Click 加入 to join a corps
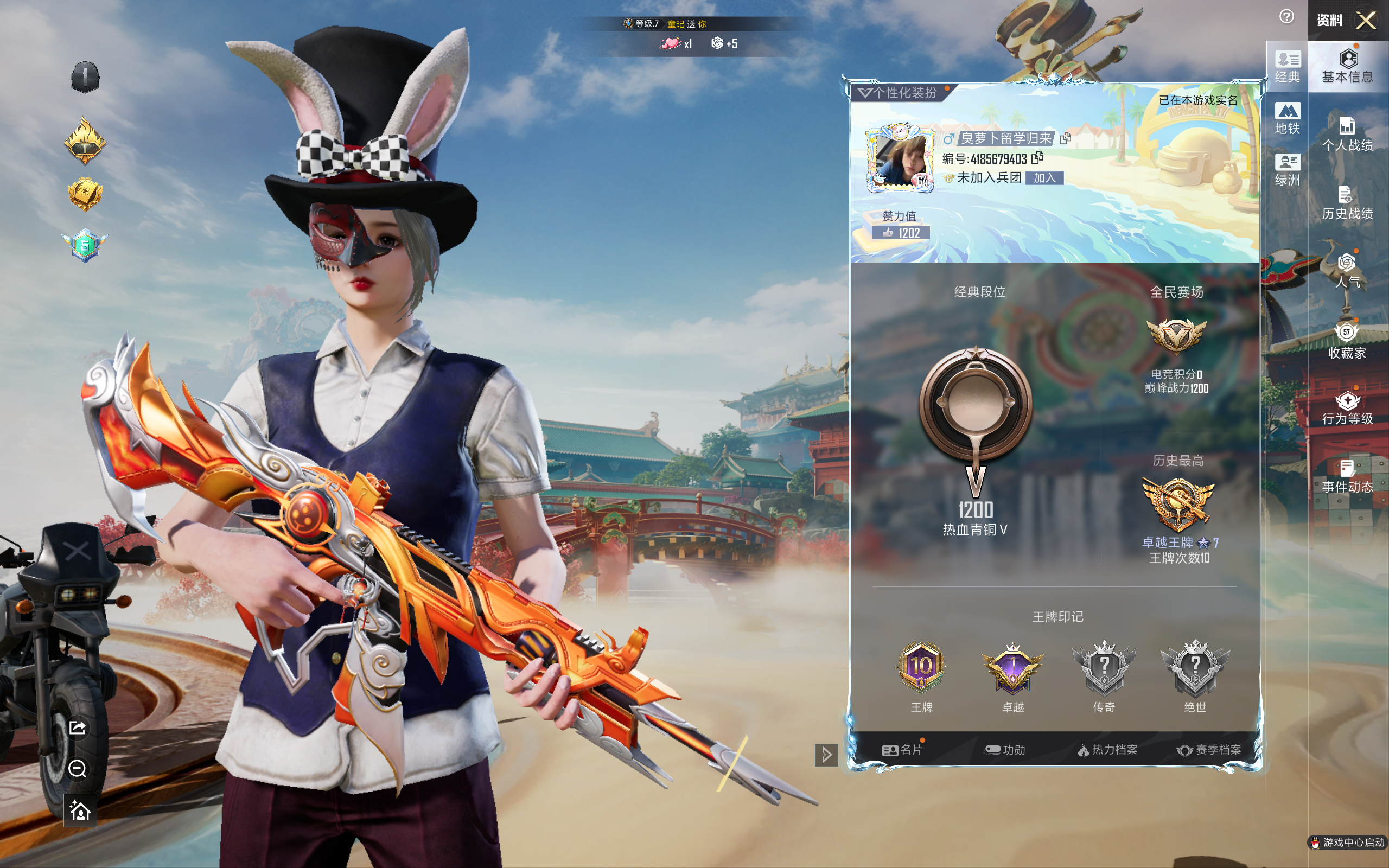 click(1044, 178)
